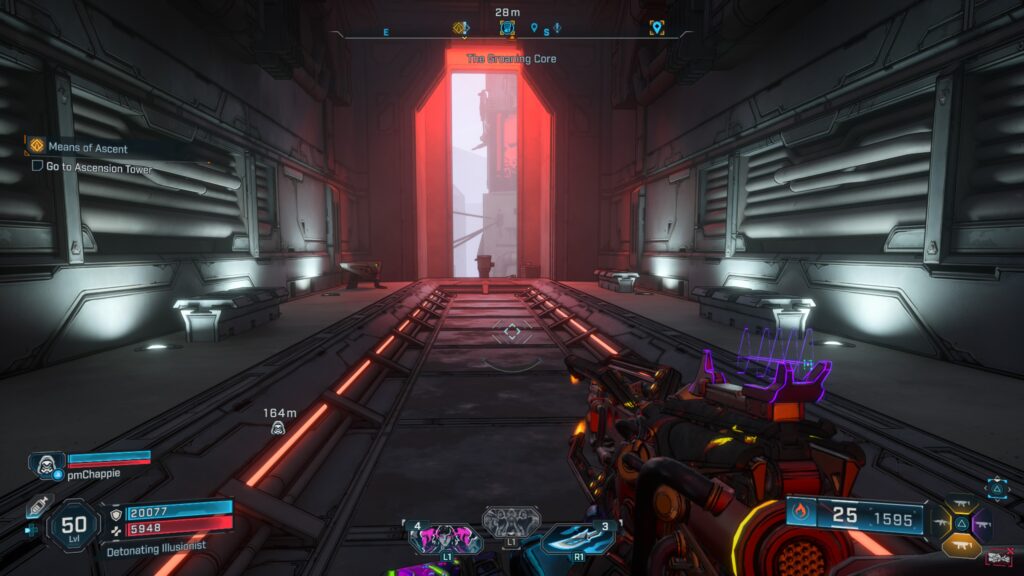Switch to the purple weapon slot
1024x576 pixels.
point(981,523)
